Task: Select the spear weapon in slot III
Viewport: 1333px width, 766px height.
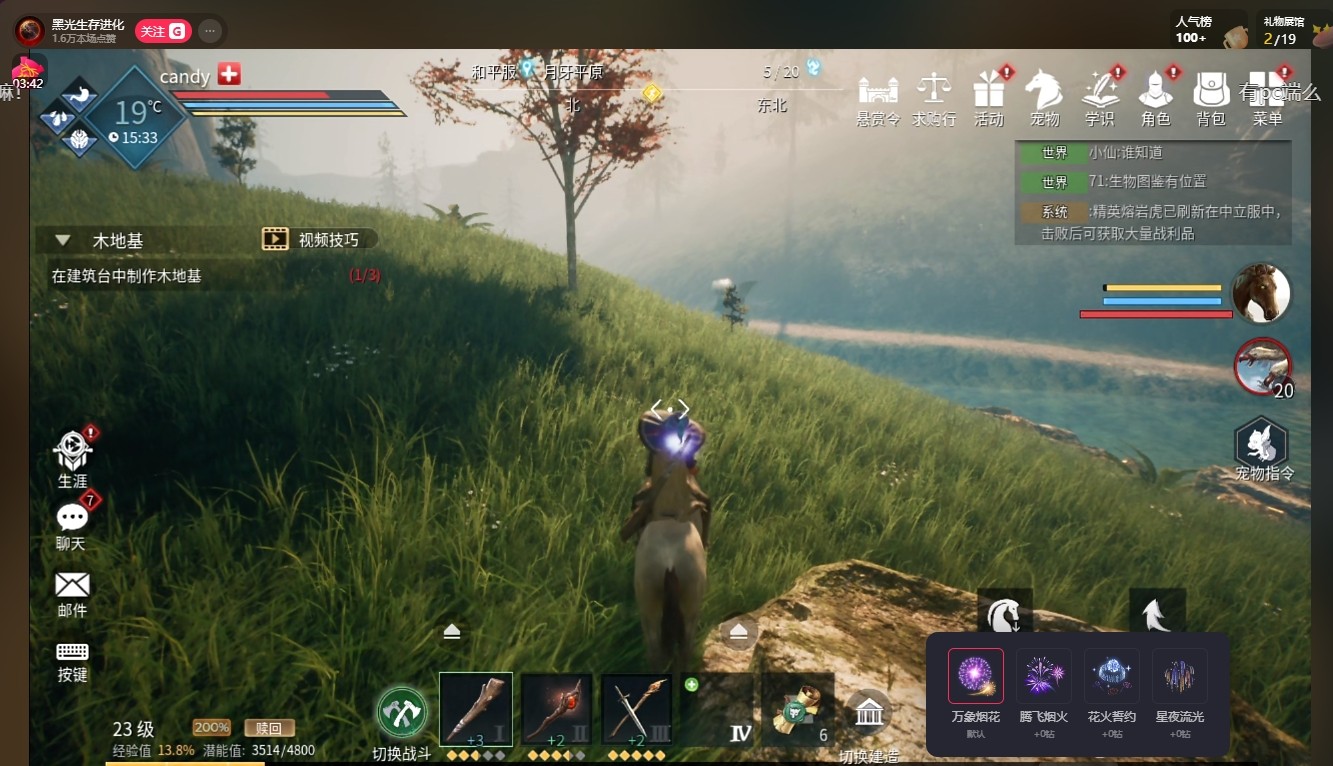Action: (x=636, y=709)
